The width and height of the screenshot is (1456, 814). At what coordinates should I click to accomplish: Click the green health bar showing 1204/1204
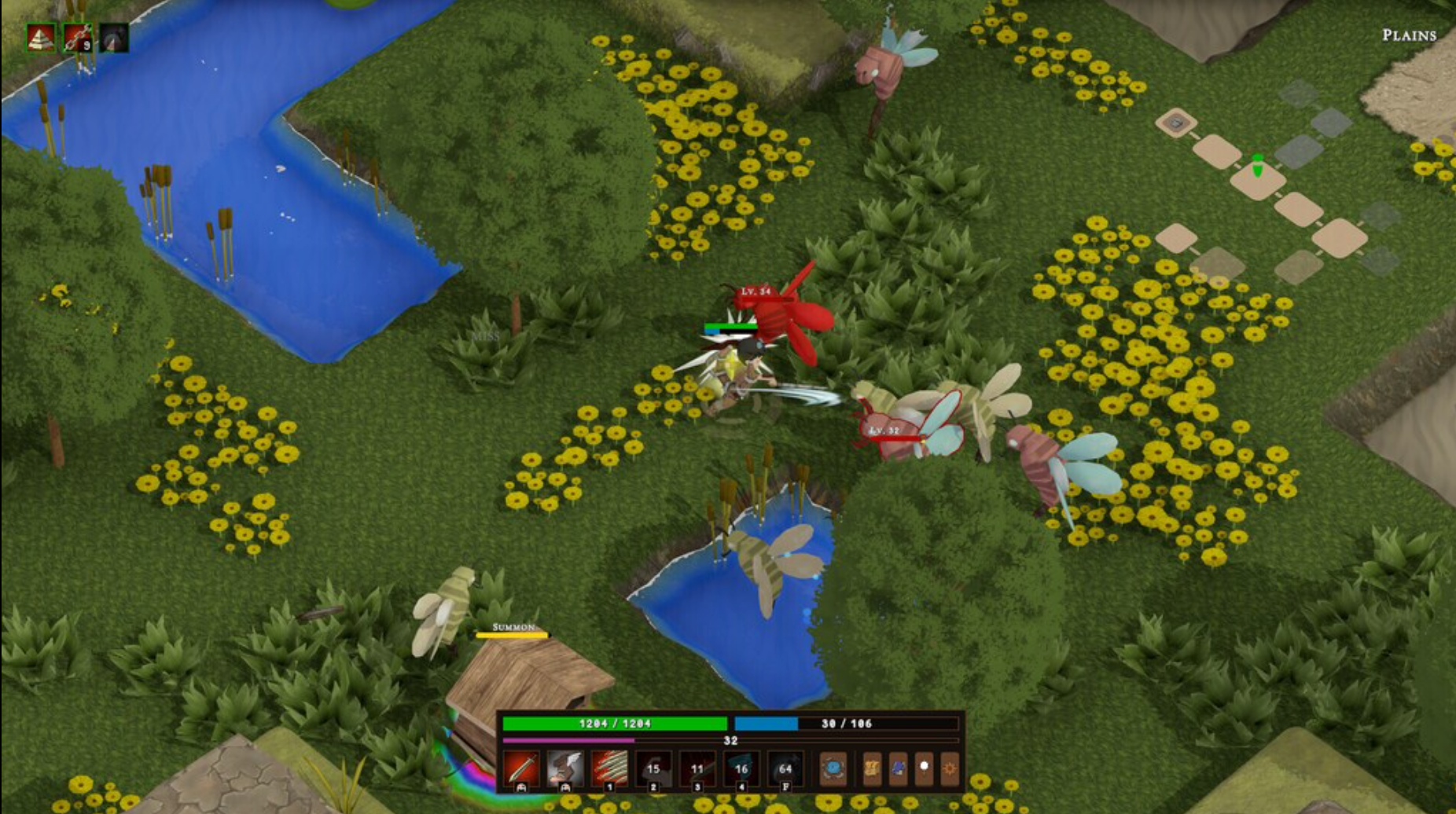coord(615,723)
